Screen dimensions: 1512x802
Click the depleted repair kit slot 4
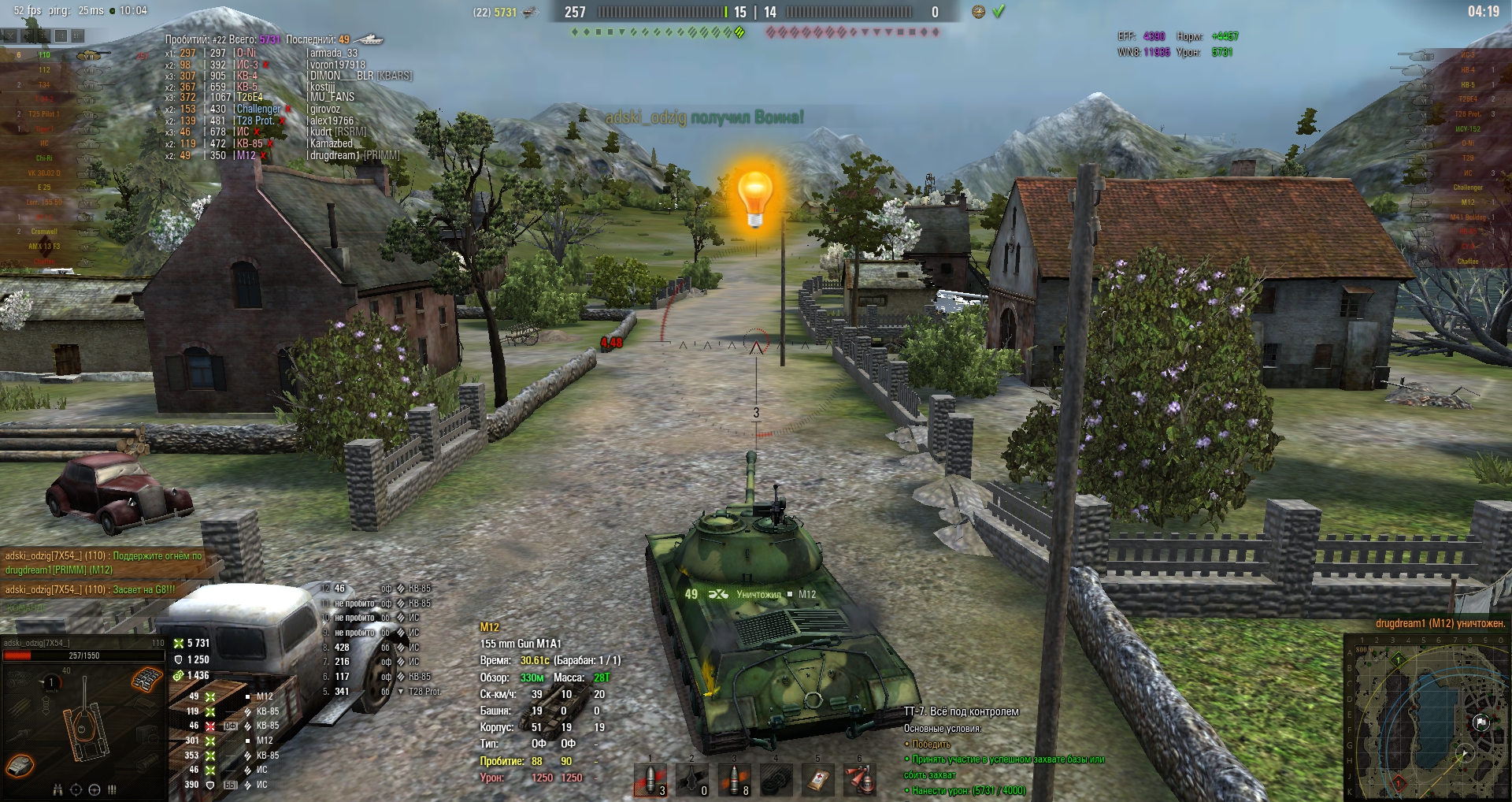pos(776,780)
